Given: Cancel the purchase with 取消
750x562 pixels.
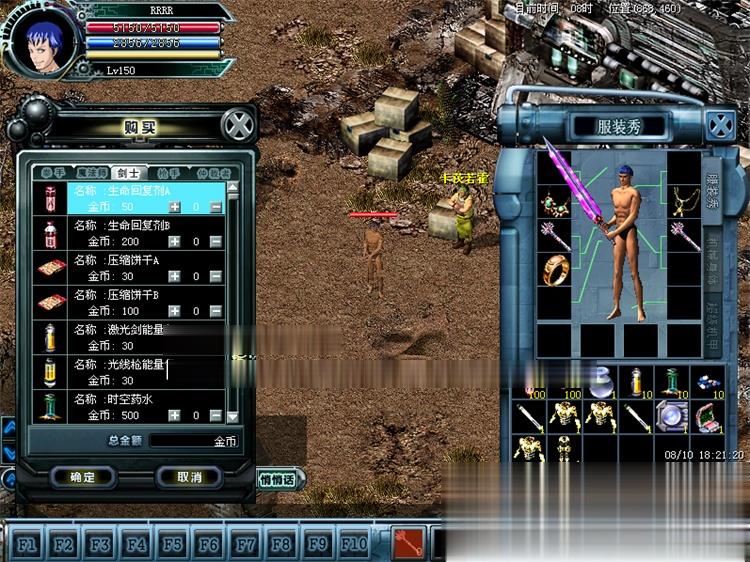Looking at the screenshot, I should [x=189, y=477].
